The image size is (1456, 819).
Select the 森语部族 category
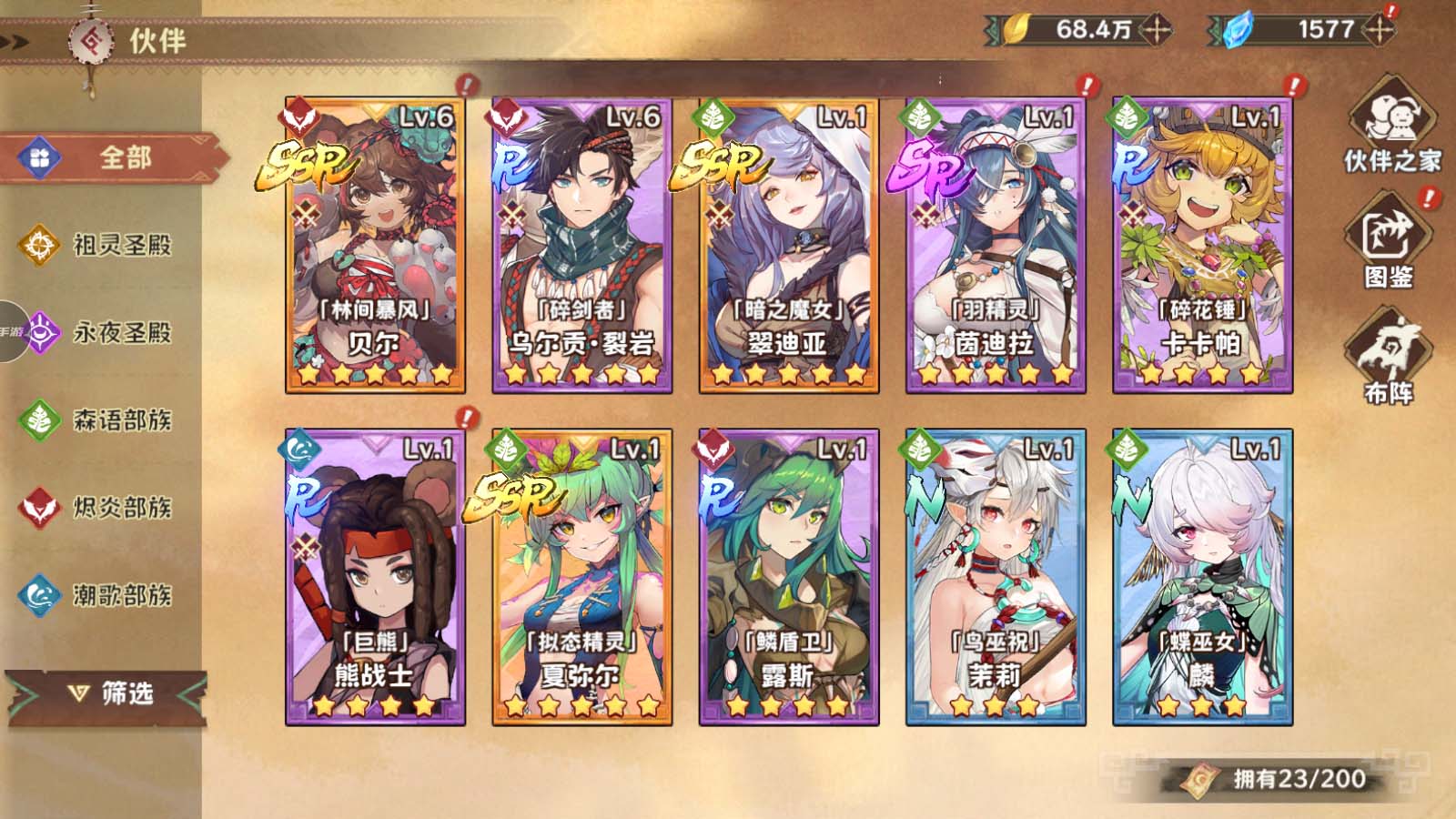[x=100, y=420]
